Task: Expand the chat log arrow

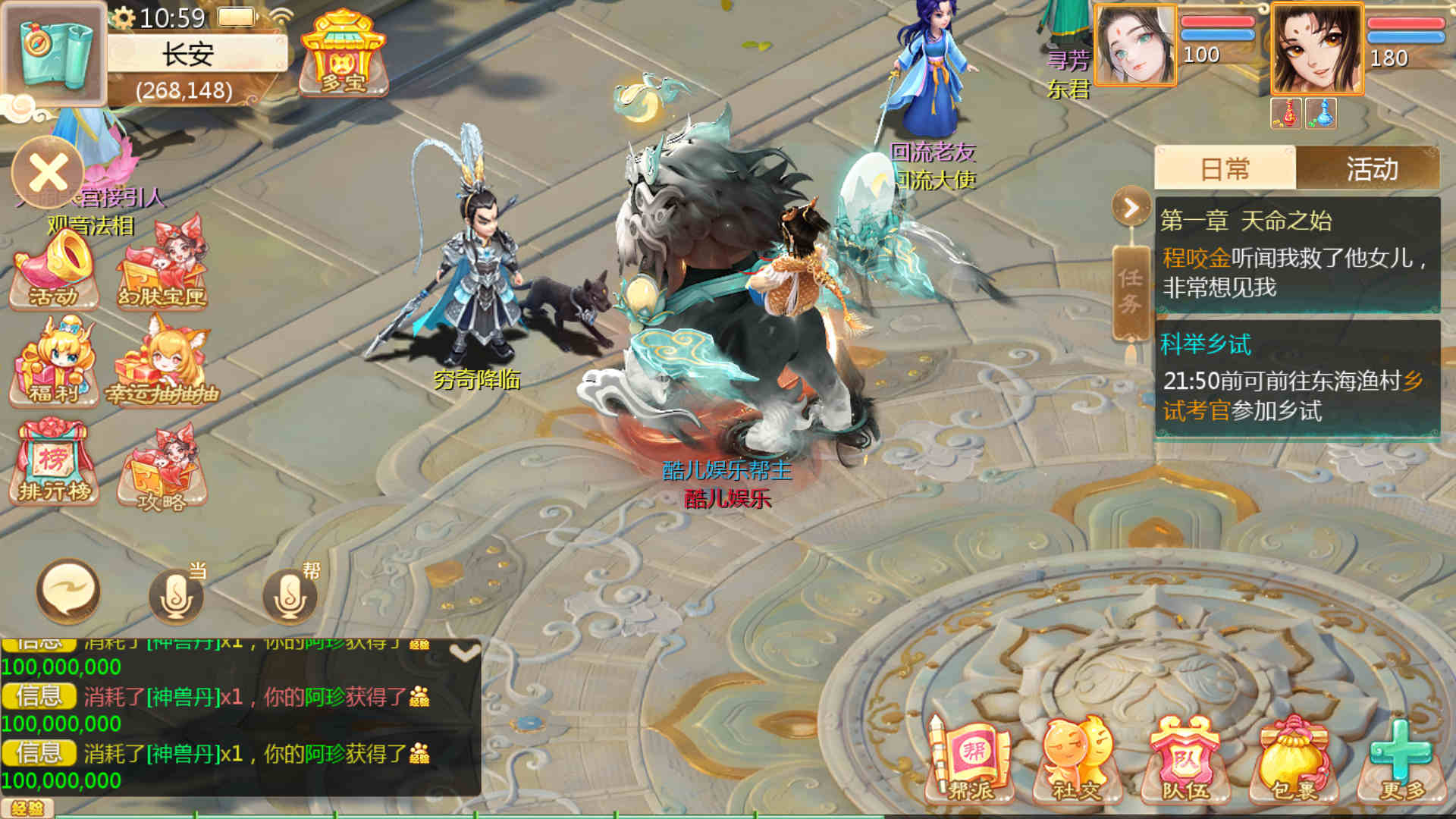Action: (x=464, y=653)
